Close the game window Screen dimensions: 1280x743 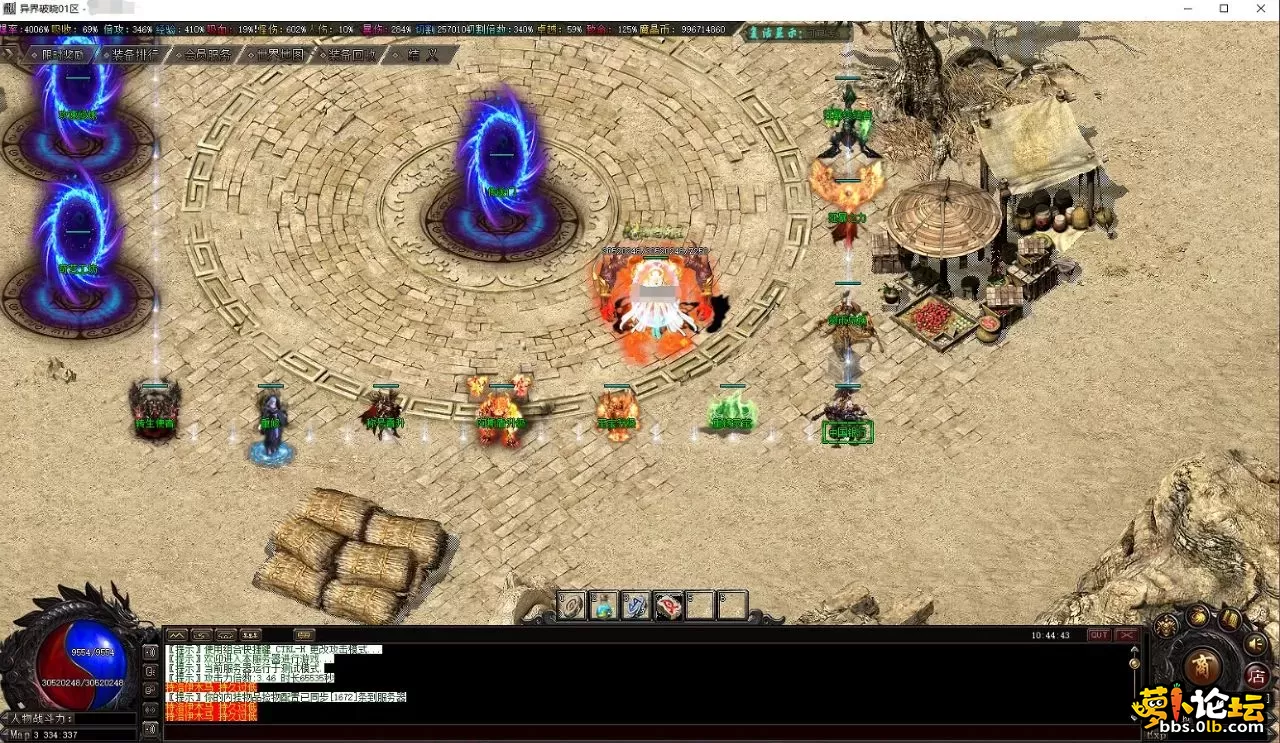[1262, 8]
